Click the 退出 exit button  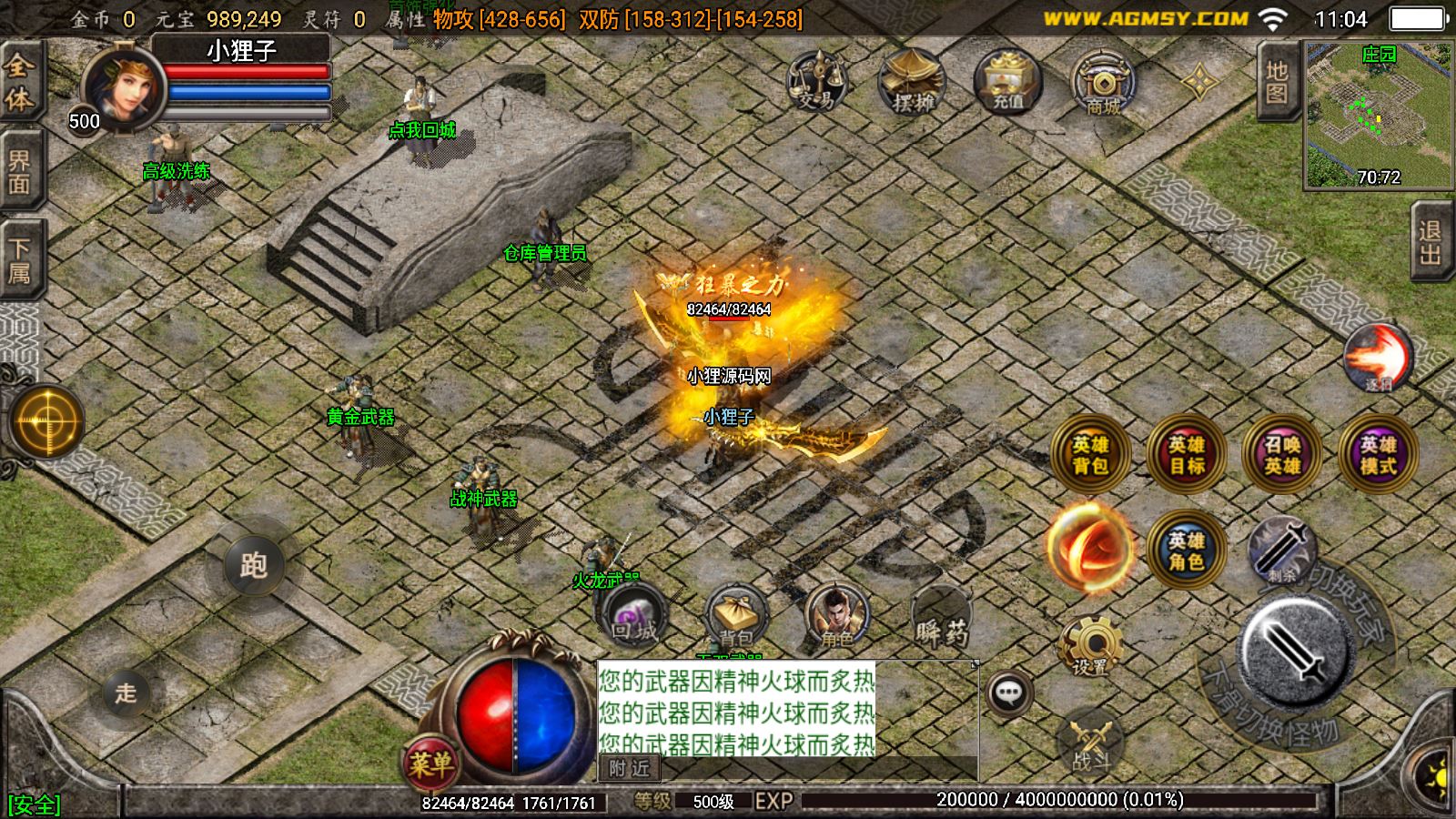(x=1431, y=243)
